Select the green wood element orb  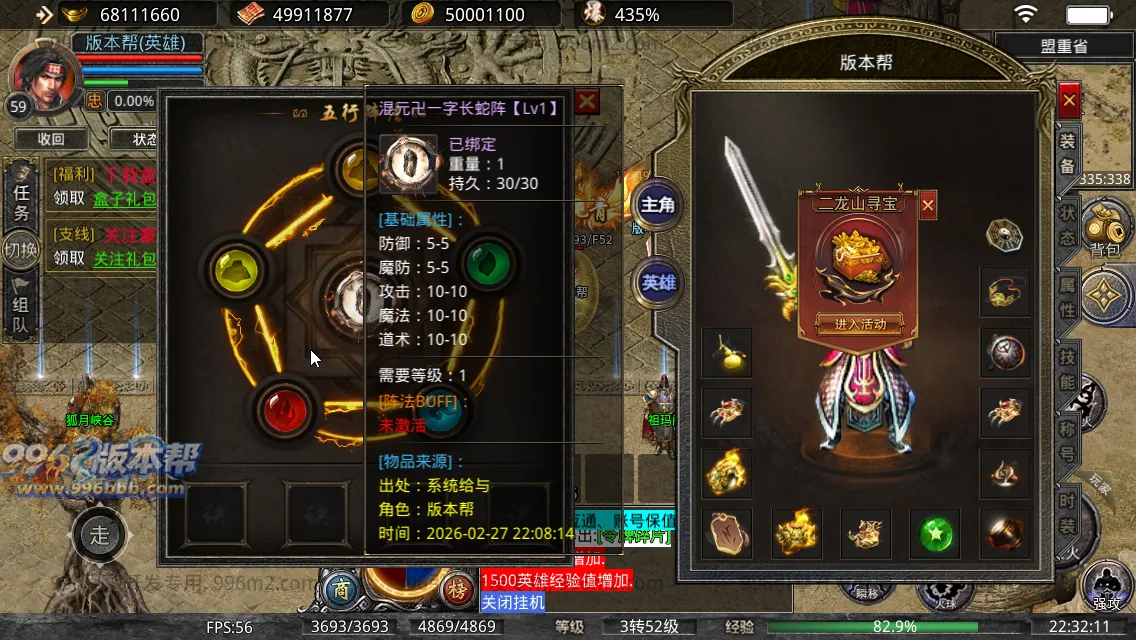[489, 264]
